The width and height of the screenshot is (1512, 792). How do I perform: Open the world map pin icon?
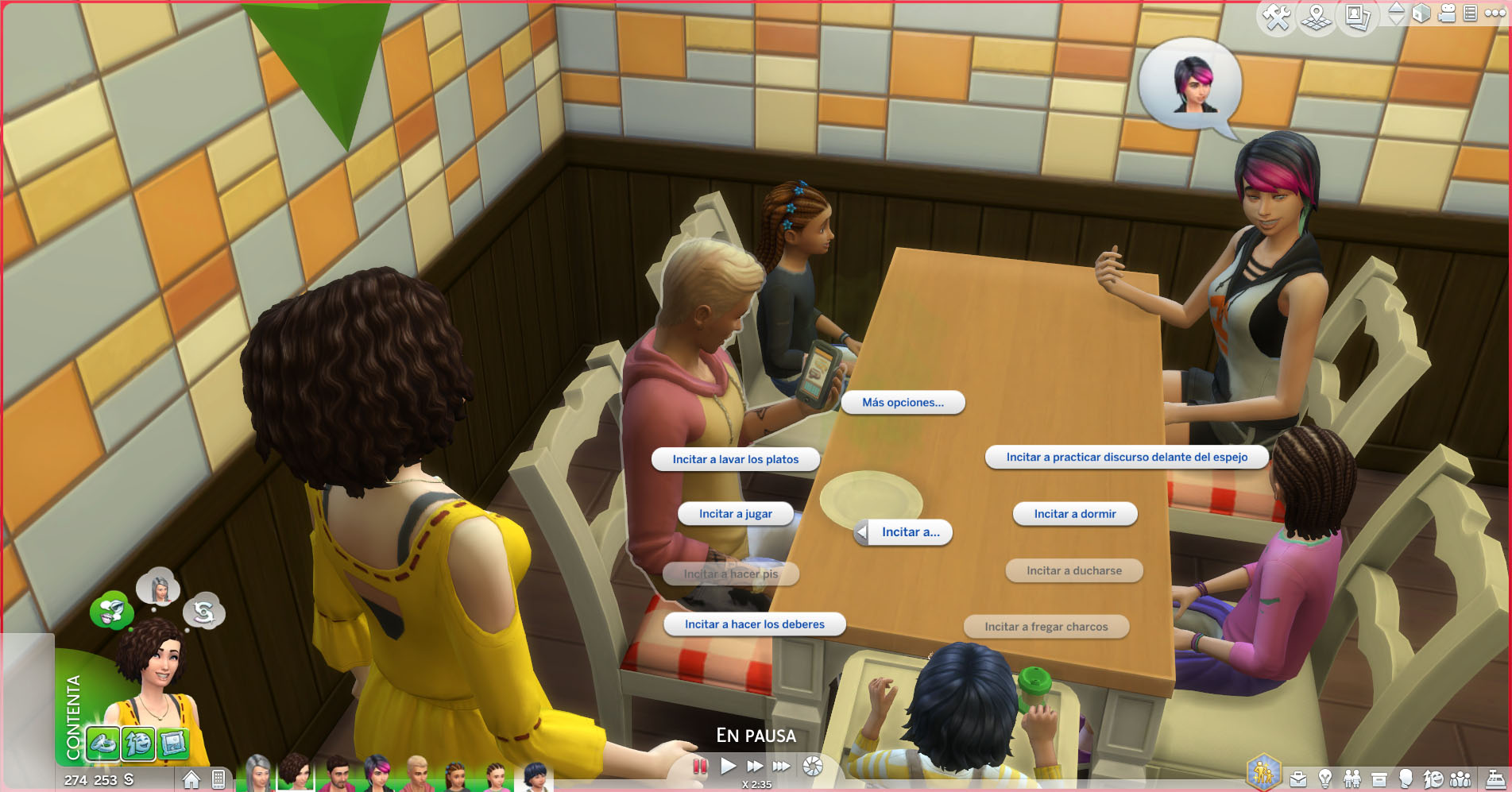[x=1316, y=17]
